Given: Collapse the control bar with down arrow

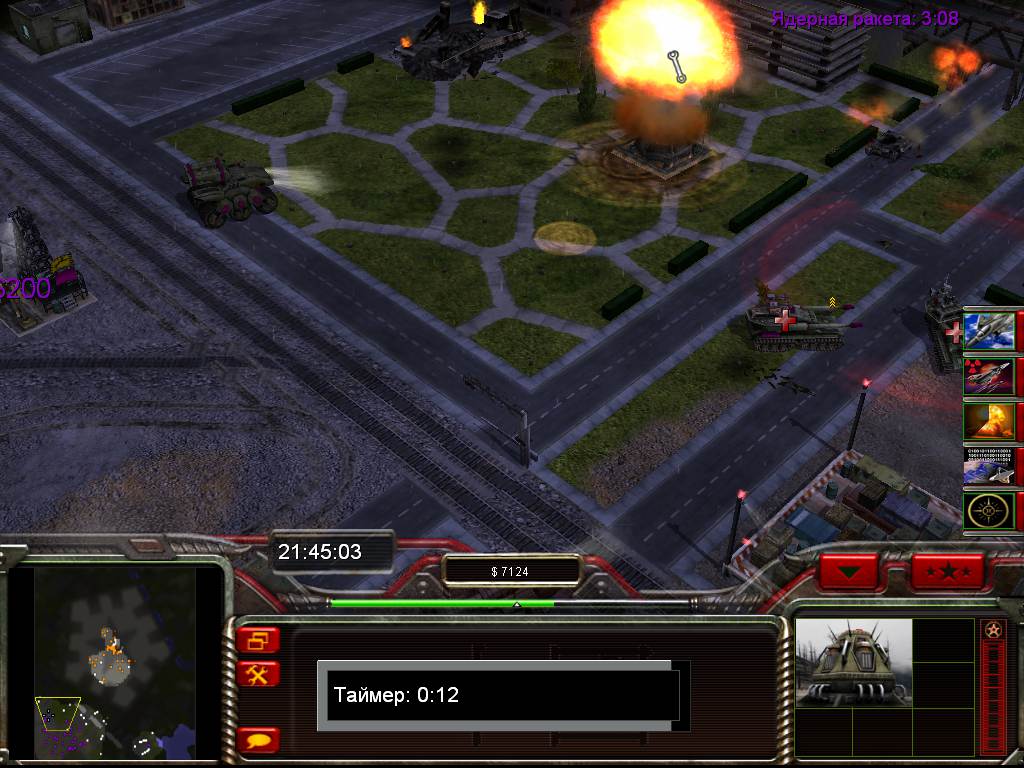Looking at the screenshot, I should tap(848, 572).
